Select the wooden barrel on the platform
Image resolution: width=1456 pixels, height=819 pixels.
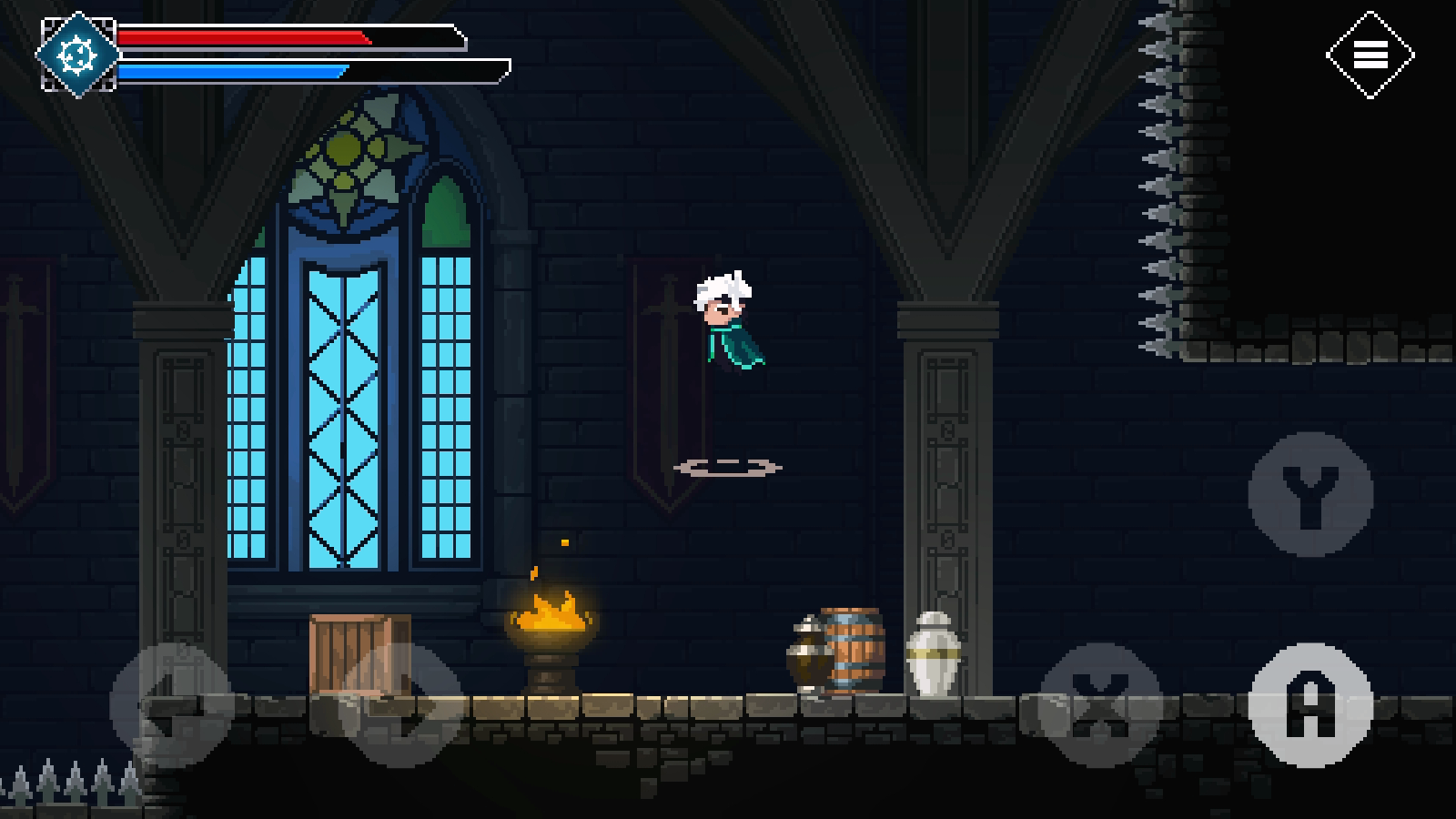851,651
